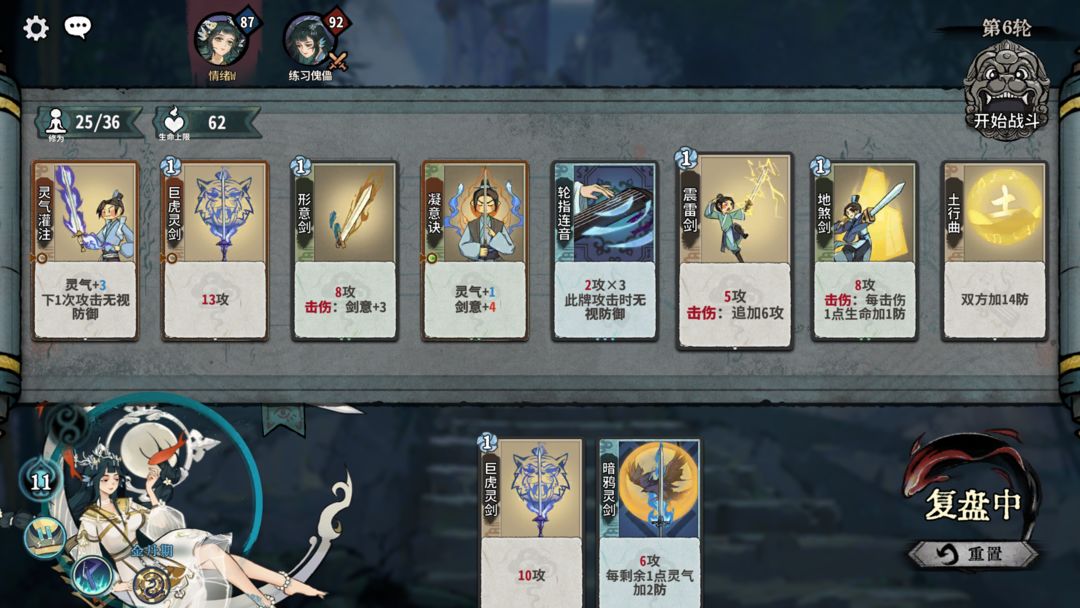Click the 开始战斗 start battle button
This screenshot has height=608, width=1080.
[1006, 93]
